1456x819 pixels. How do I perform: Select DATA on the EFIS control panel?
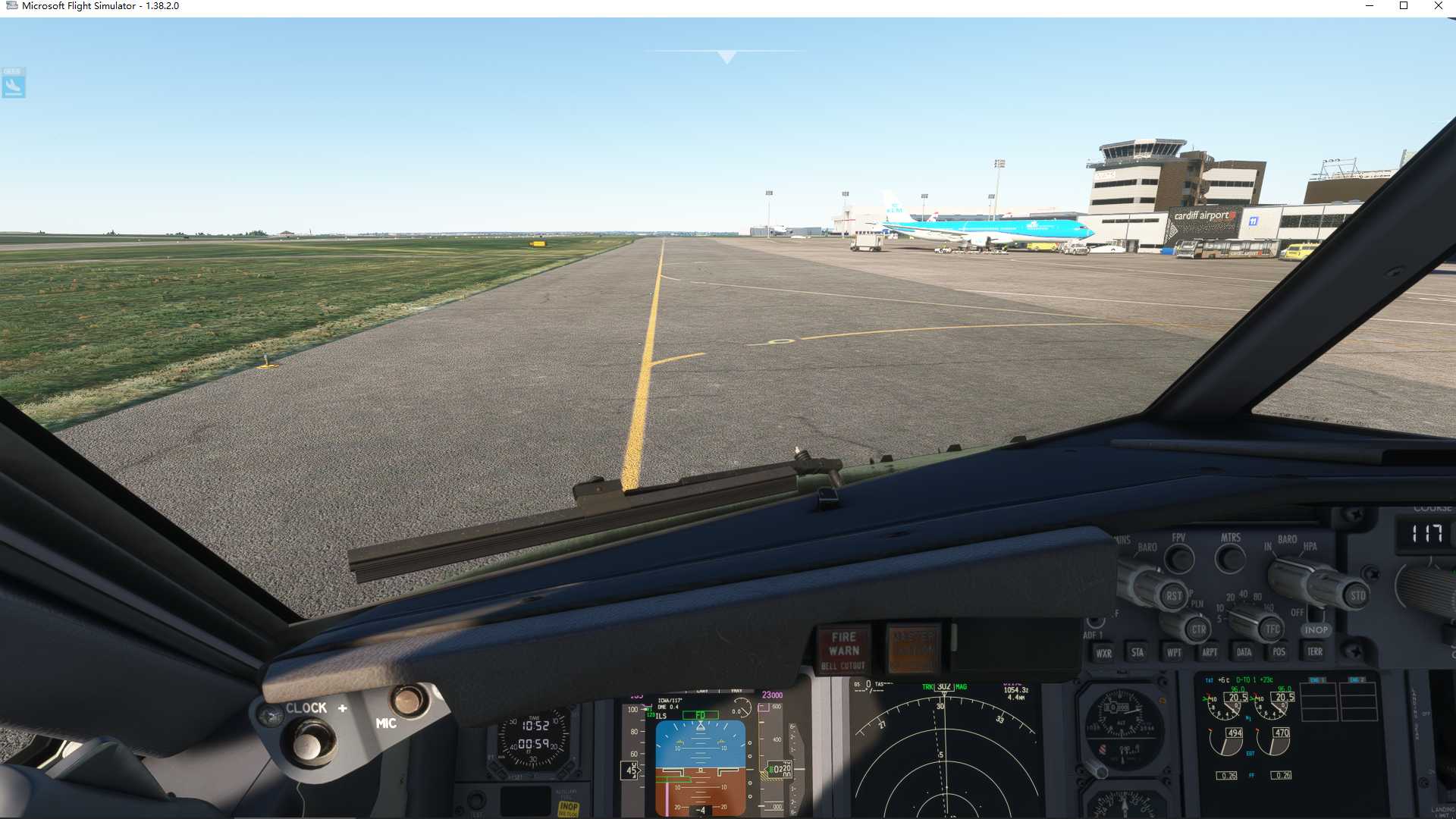(1244, 652)
